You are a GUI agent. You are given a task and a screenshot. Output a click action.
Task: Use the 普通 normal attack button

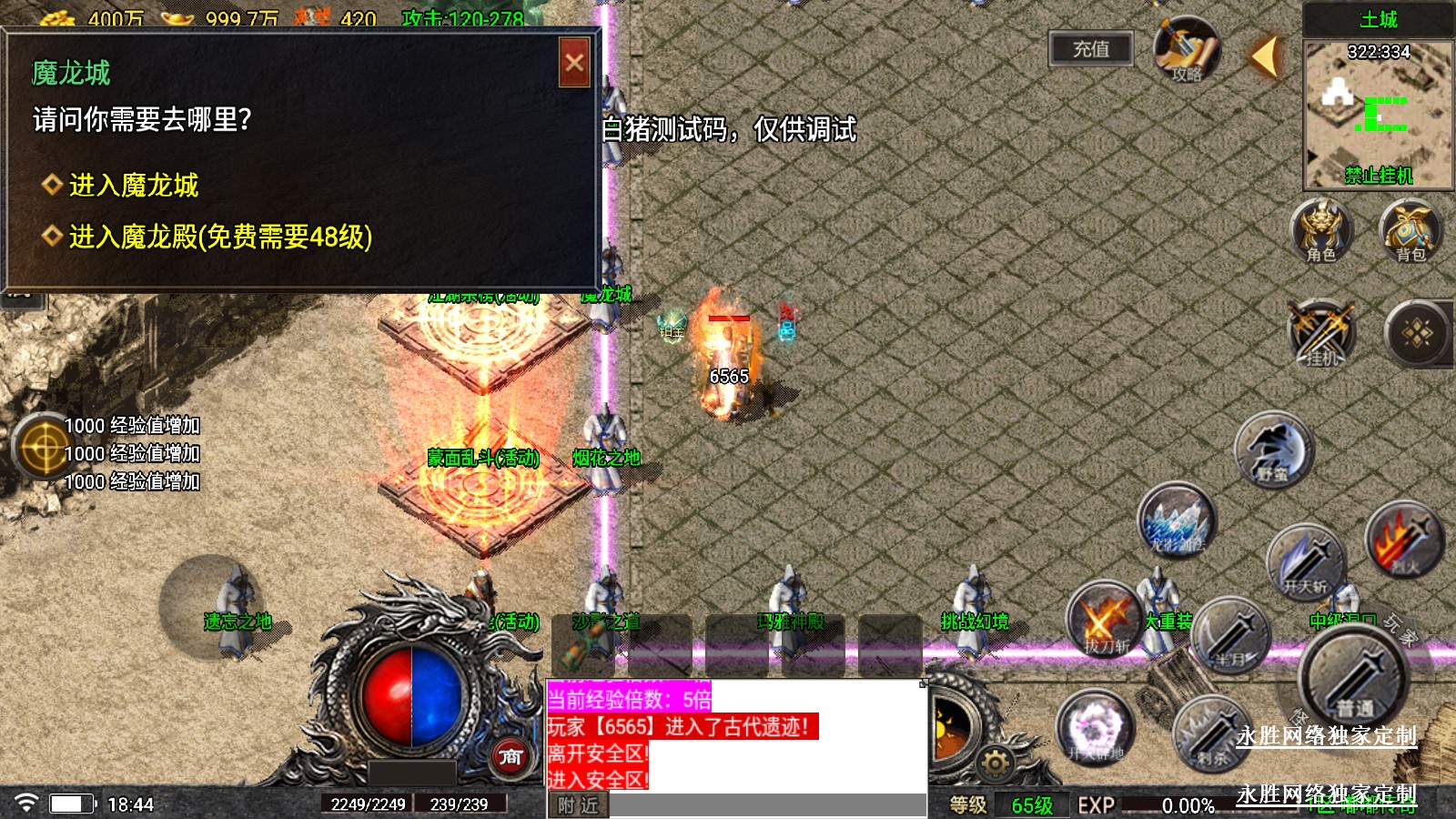click(1354, 675)
